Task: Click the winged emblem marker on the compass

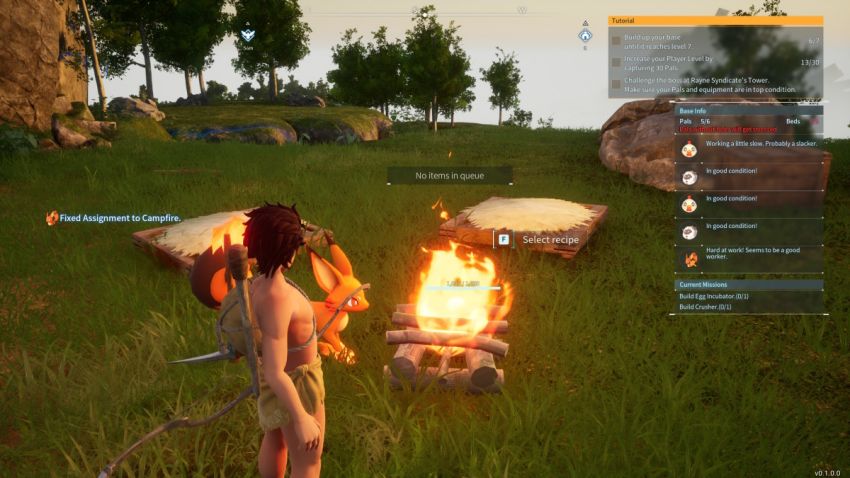Action: [249, 35]
